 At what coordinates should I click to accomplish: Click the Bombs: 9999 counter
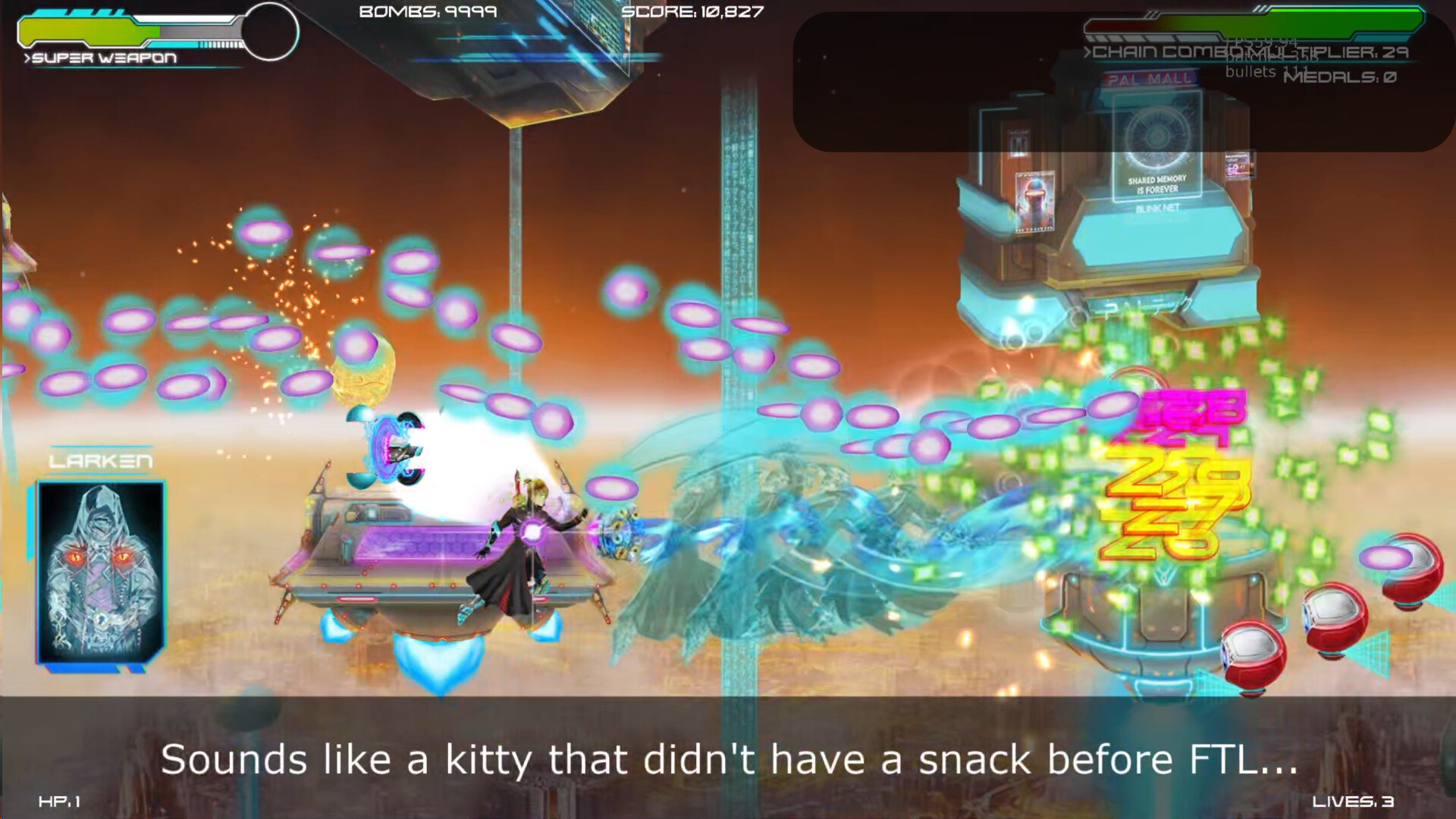tap(427, 11)
